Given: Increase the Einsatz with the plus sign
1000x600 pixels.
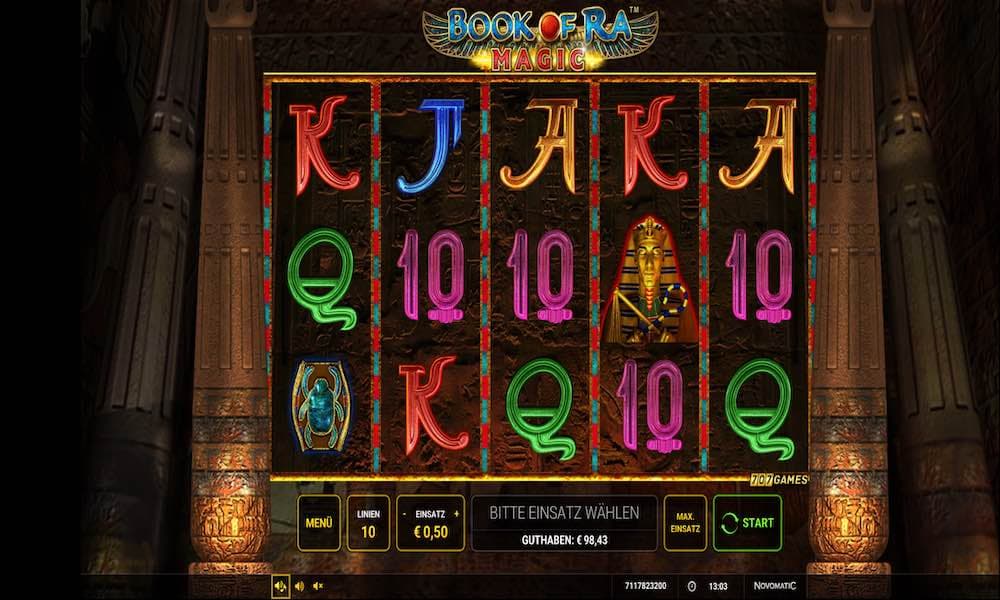Looking at the screenshot, I should tap(457, 513).
